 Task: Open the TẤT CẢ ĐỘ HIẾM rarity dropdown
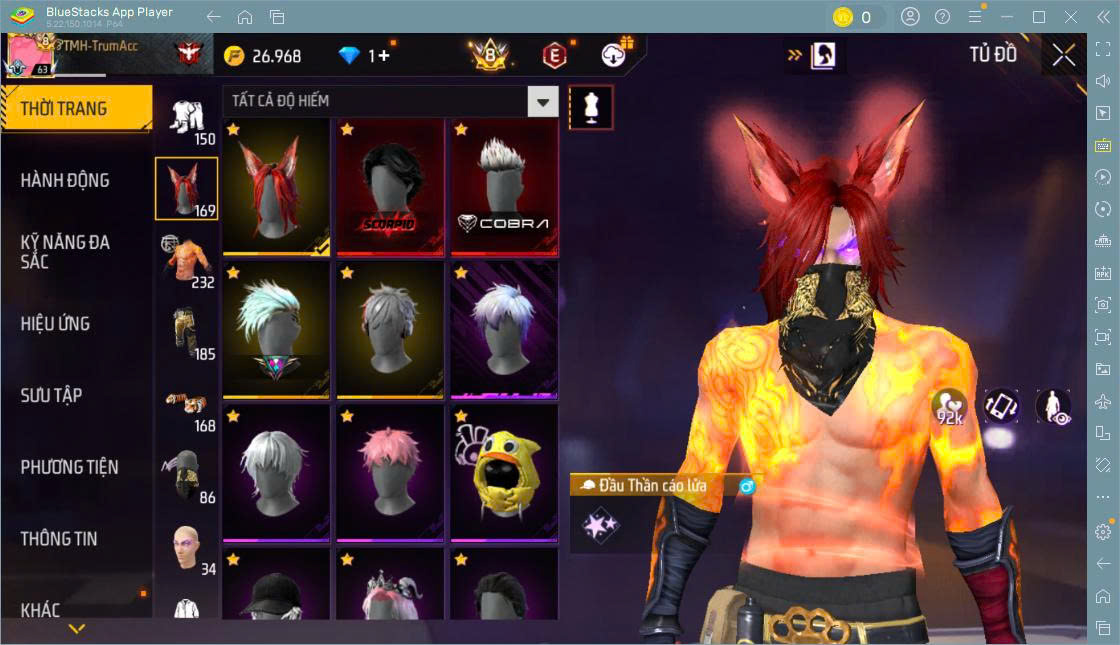pos(542,101)
